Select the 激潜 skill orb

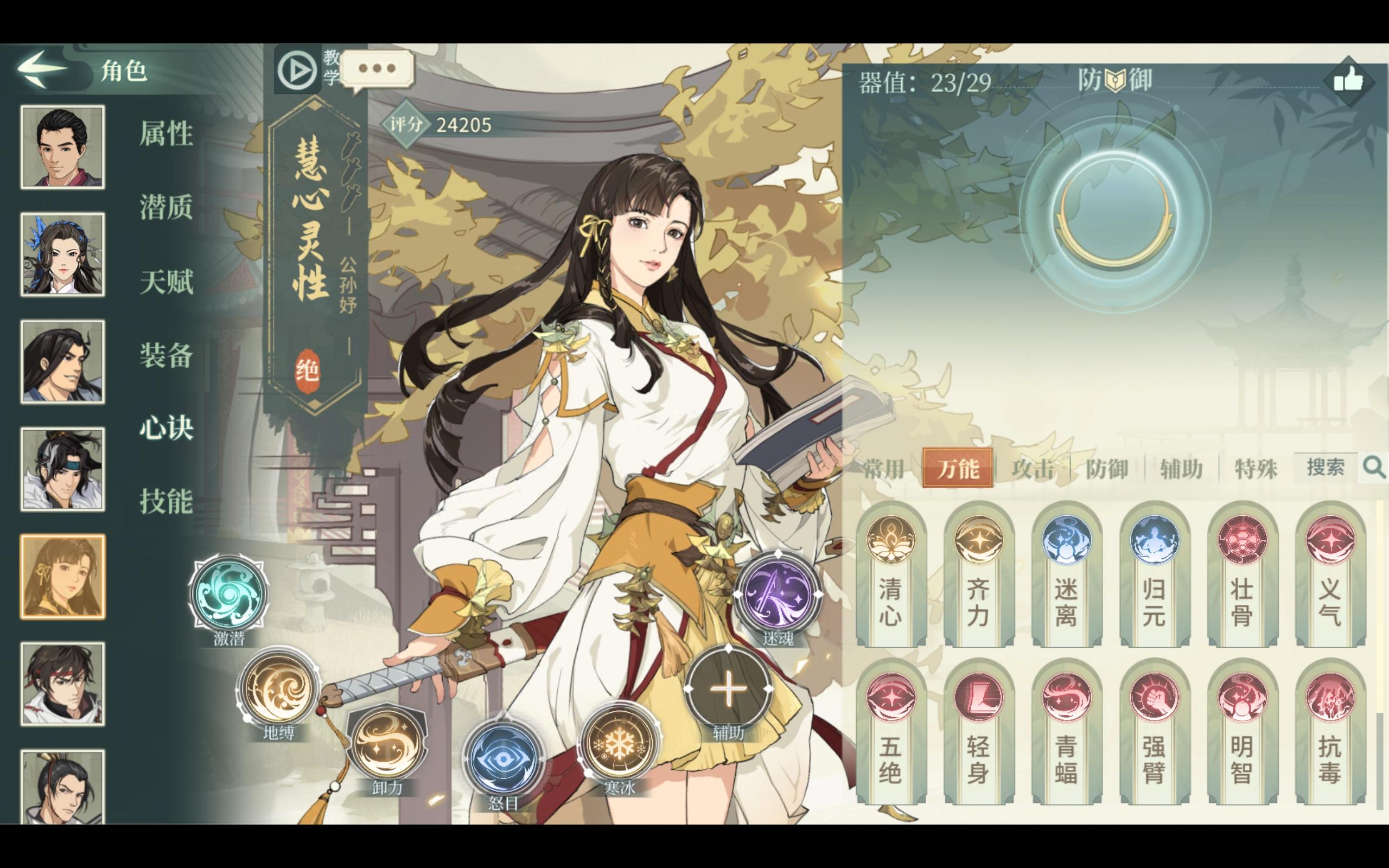point(228,595)
